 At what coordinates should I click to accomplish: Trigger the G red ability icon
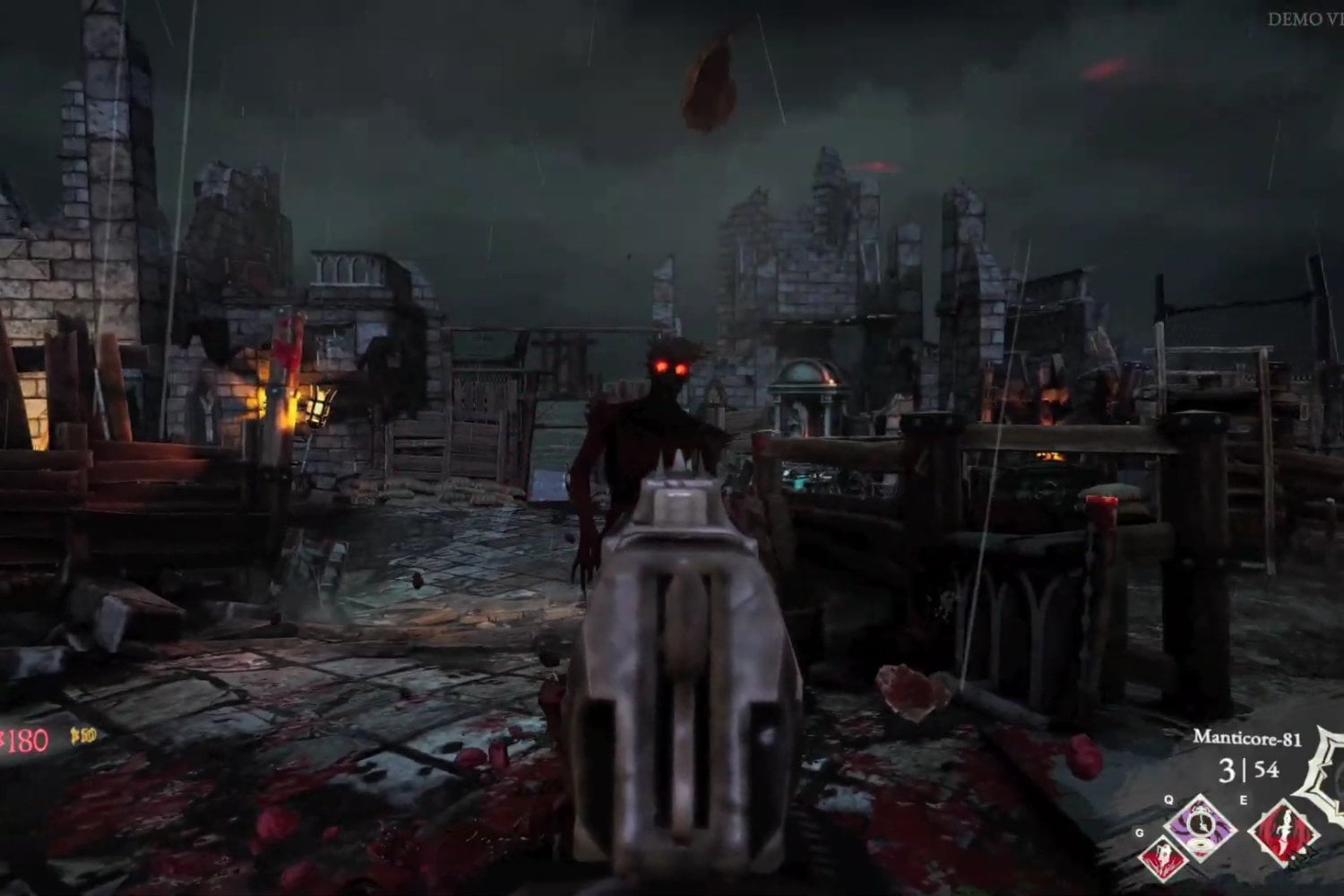coord(1165,857)
